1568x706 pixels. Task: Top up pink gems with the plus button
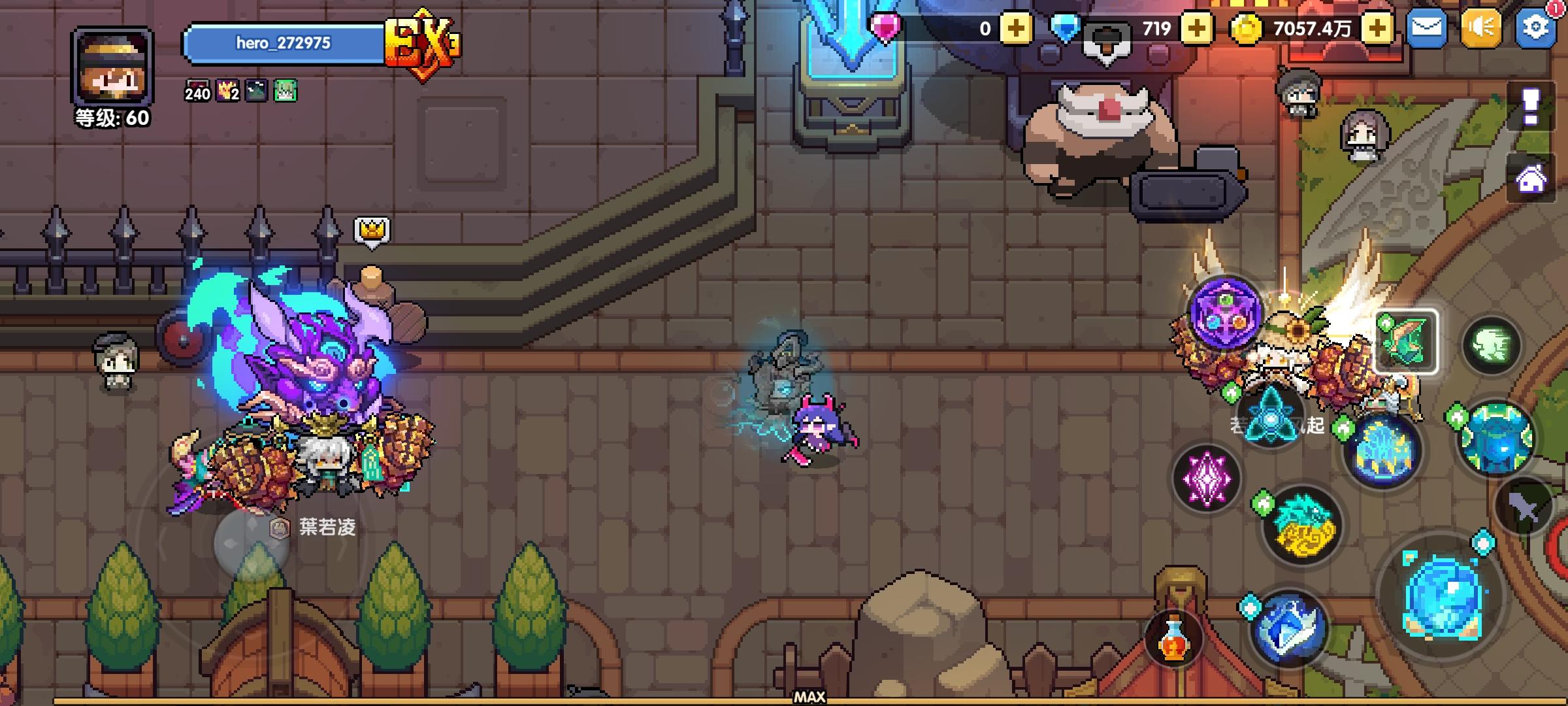coord(1016,28)
